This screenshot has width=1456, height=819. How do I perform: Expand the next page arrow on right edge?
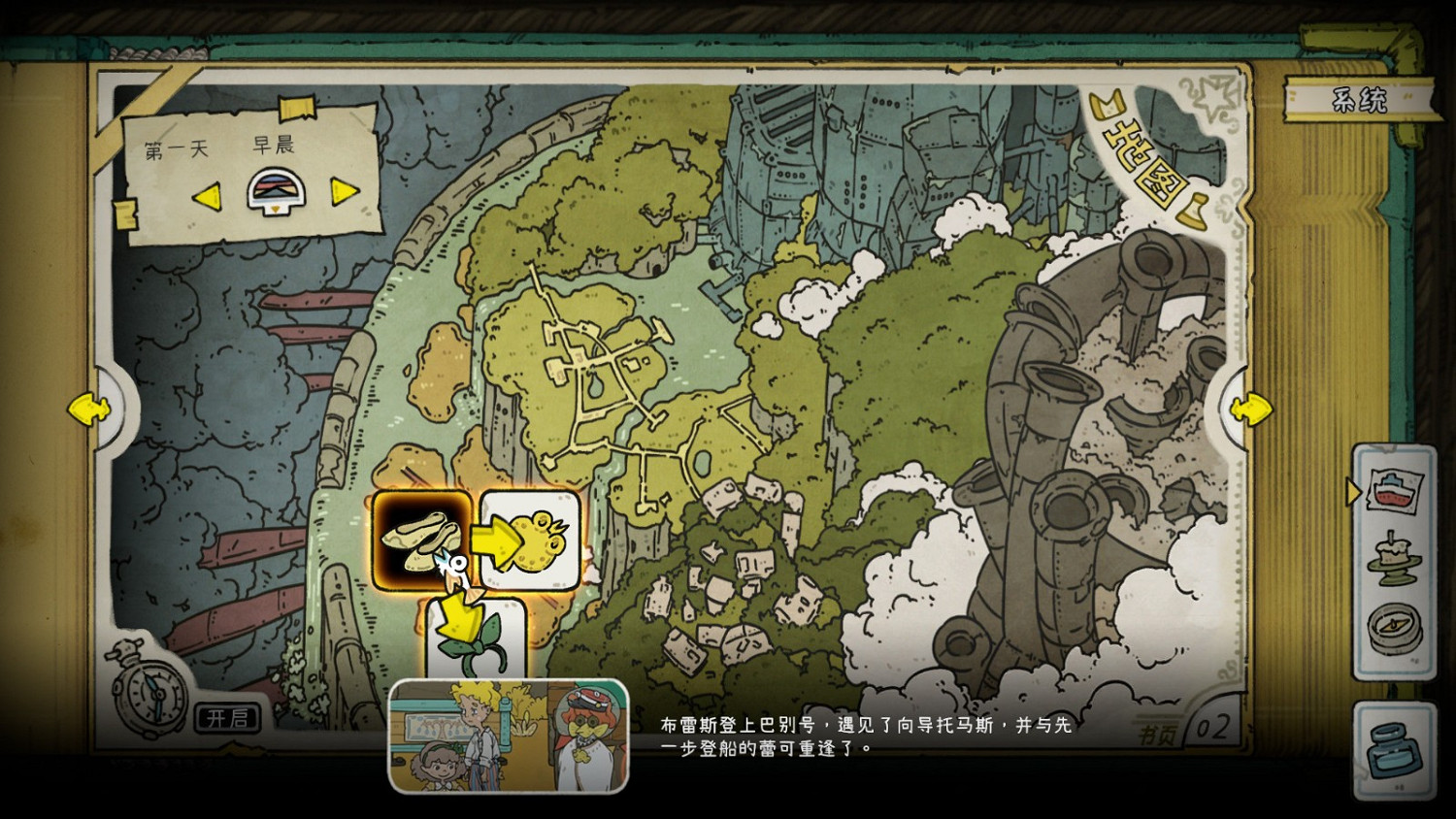(x=1252, y=408)
